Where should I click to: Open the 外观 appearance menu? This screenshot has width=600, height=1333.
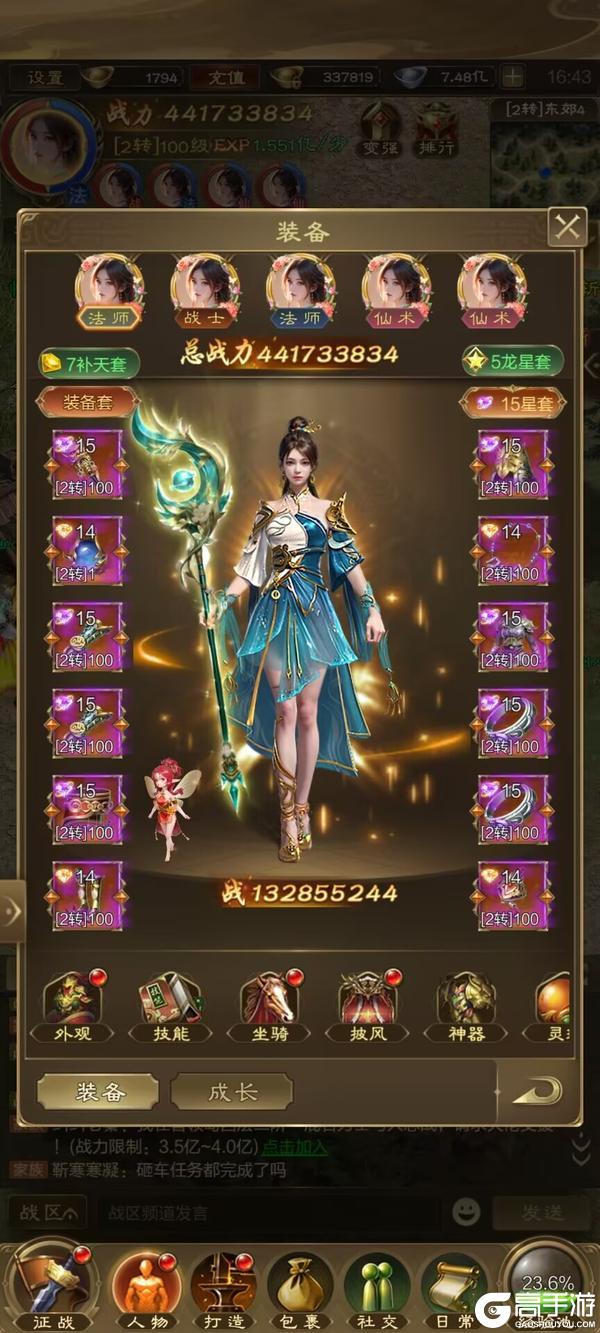pos(70,1006)
